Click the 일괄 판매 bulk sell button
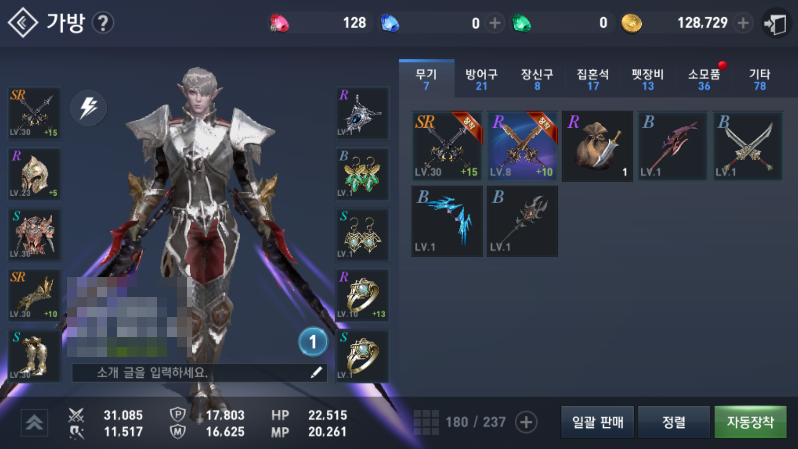The height and width of the screenshot is (449, 798). (x=598, y=422)
